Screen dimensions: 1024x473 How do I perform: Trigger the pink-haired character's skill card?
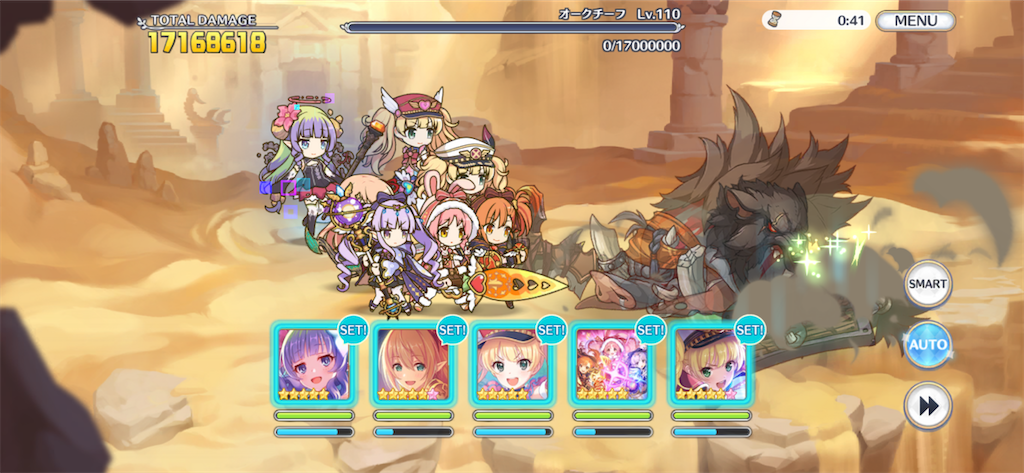pos(611,364)
